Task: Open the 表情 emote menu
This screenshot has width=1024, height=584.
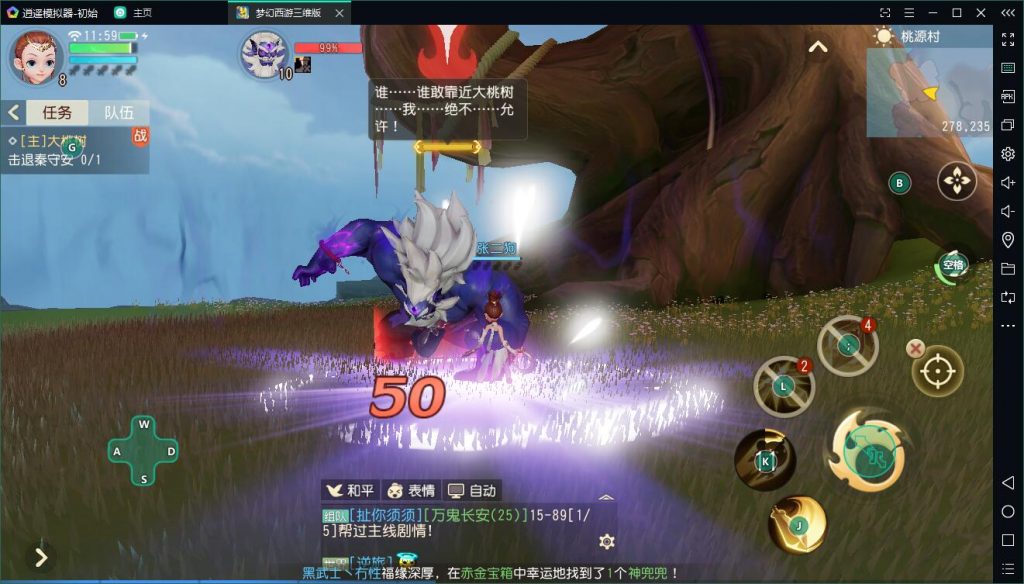Action: (411, 491)
